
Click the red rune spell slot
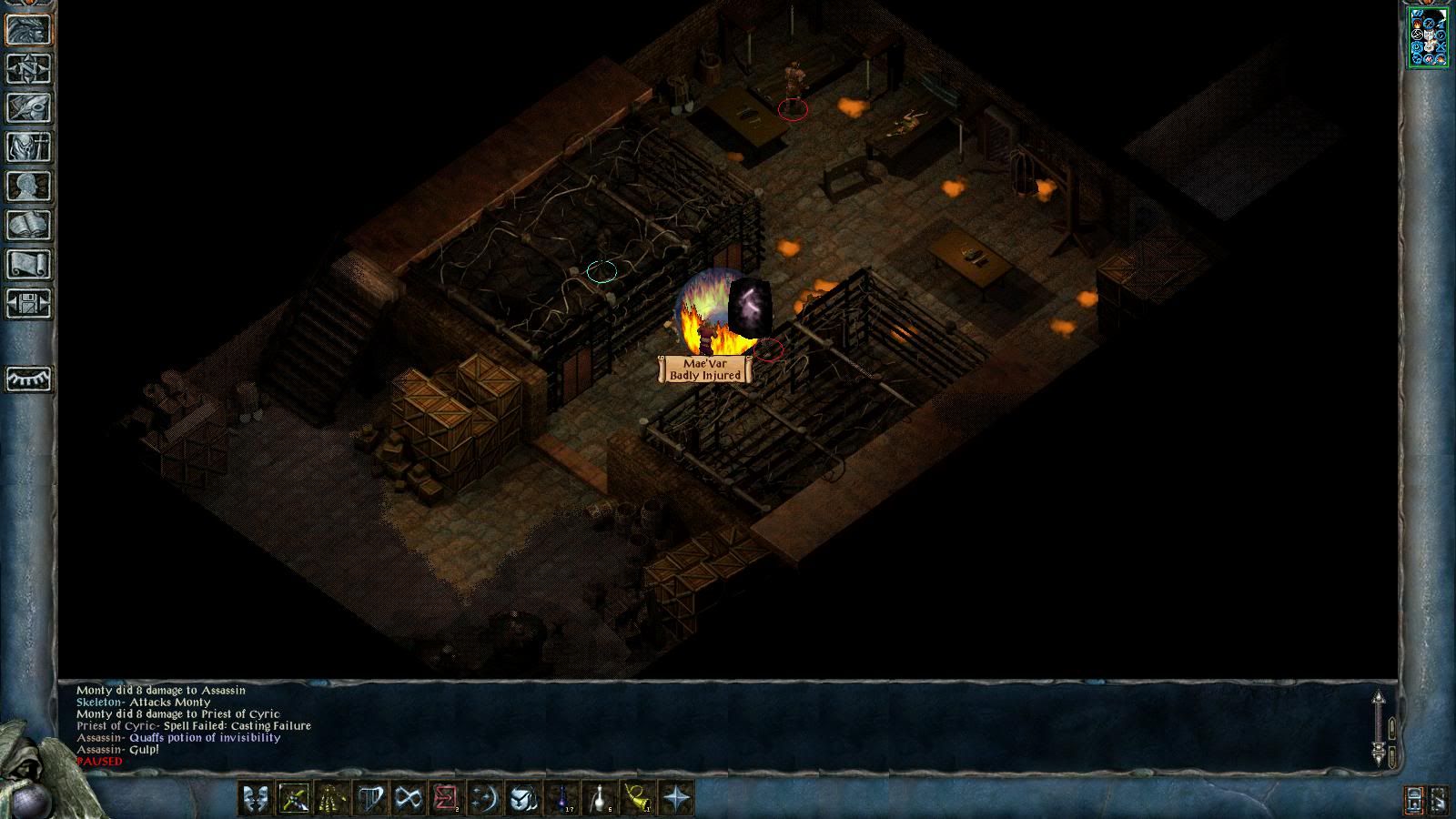coord(446,798)
